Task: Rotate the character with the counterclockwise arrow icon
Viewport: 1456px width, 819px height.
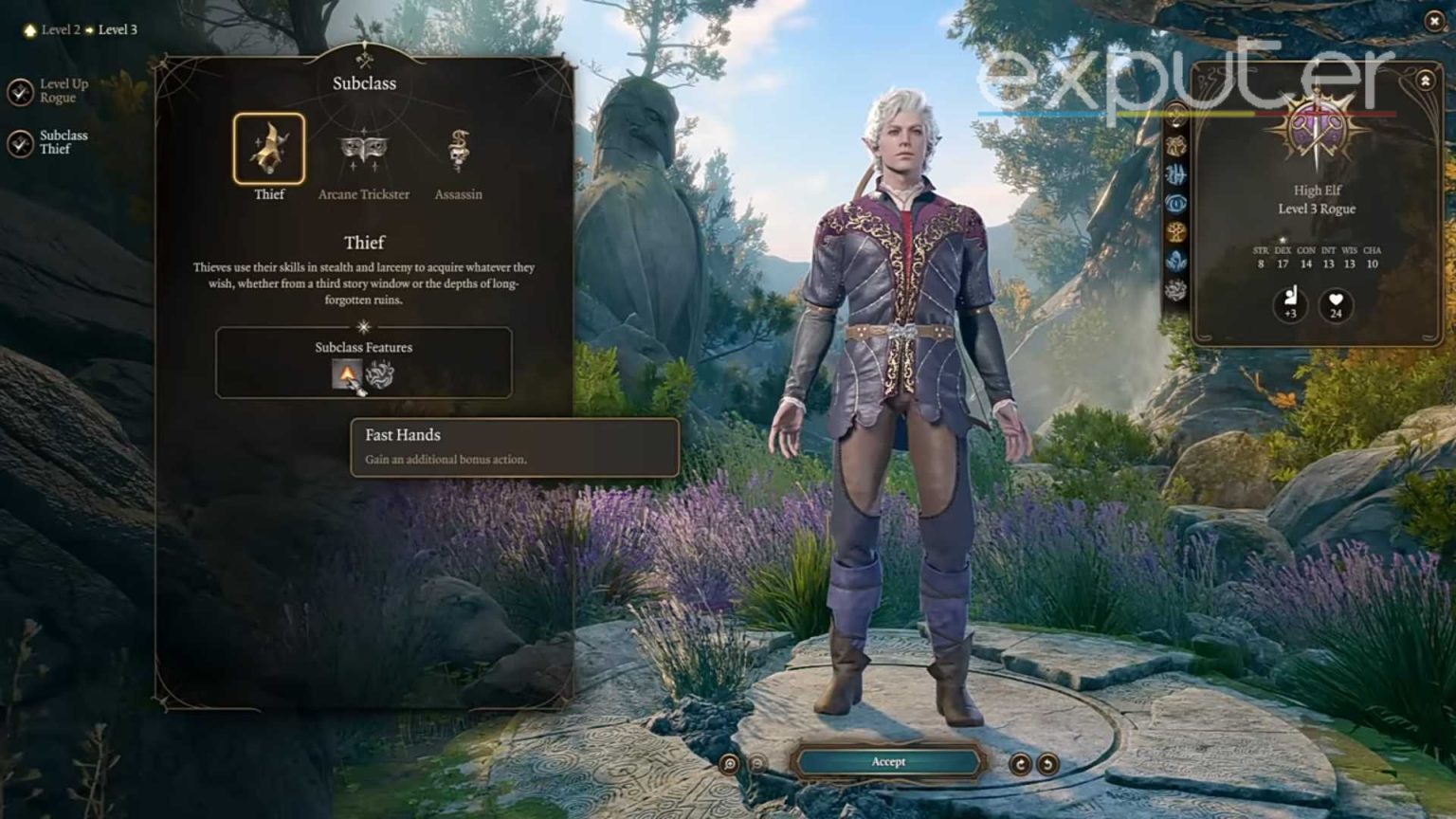Action: (1046, 761)
